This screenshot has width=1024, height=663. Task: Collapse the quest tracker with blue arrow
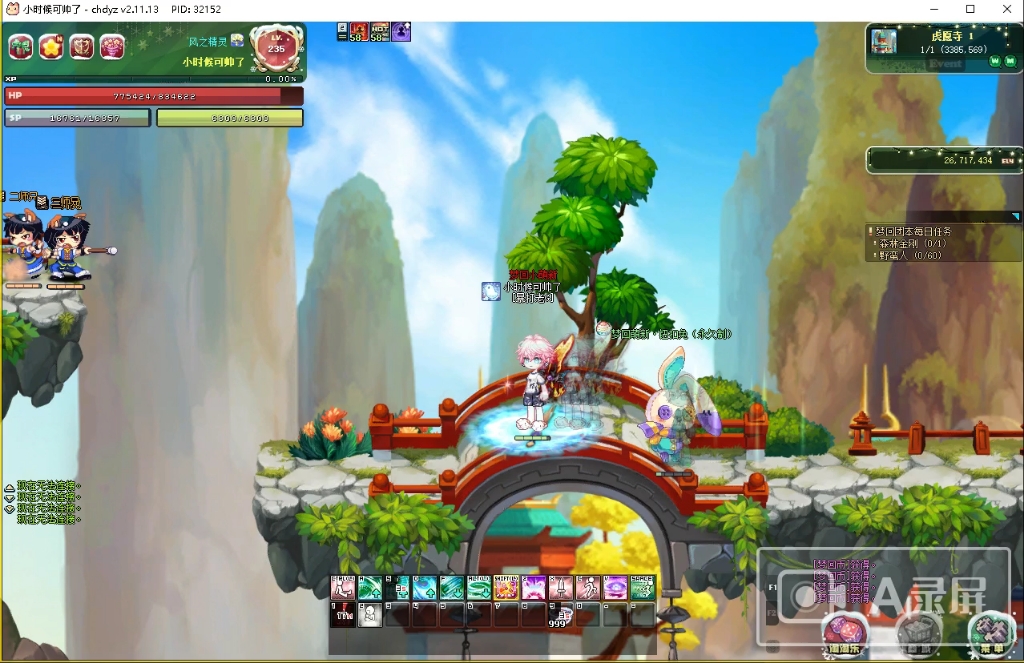coord(1015,216)
